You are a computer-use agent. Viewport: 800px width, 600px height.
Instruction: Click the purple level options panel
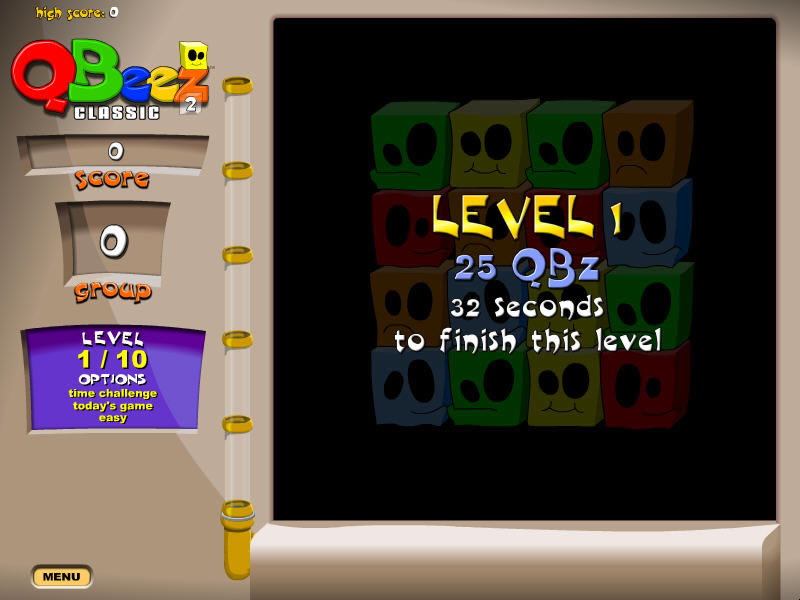113,378
